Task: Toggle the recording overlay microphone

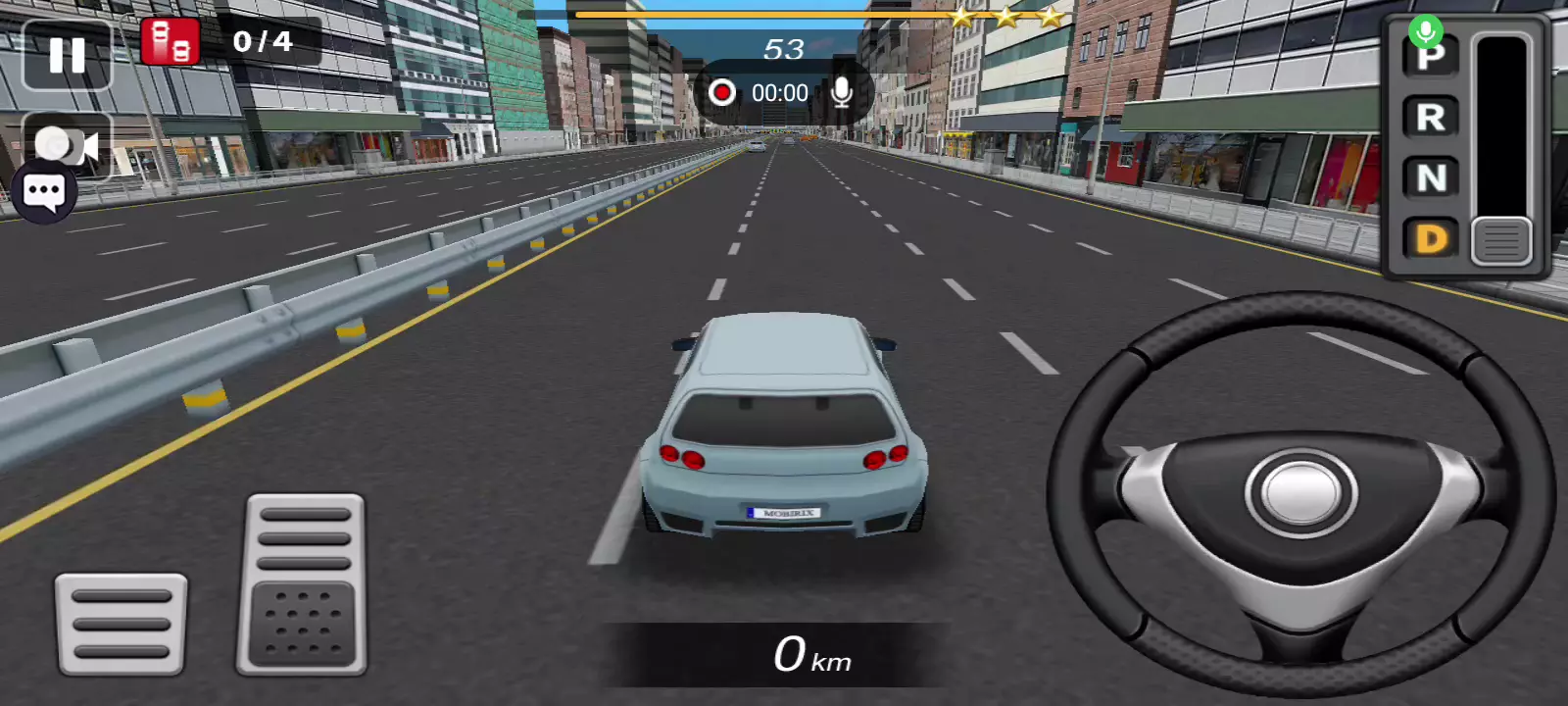Action: tap(841, 93)
